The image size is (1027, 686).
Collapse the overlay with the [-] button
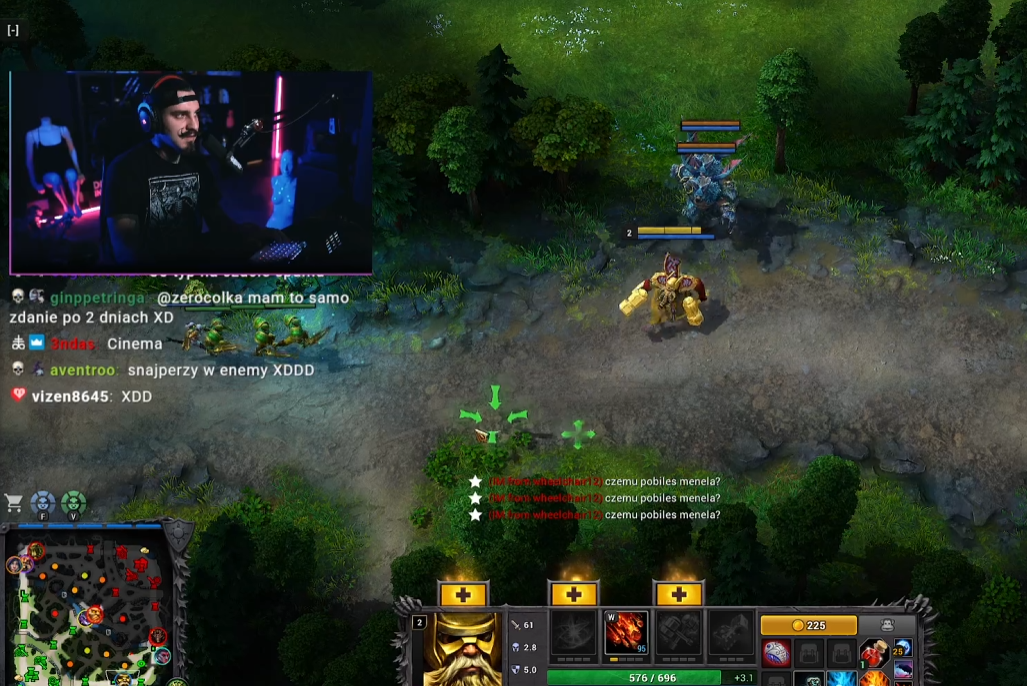13,30
